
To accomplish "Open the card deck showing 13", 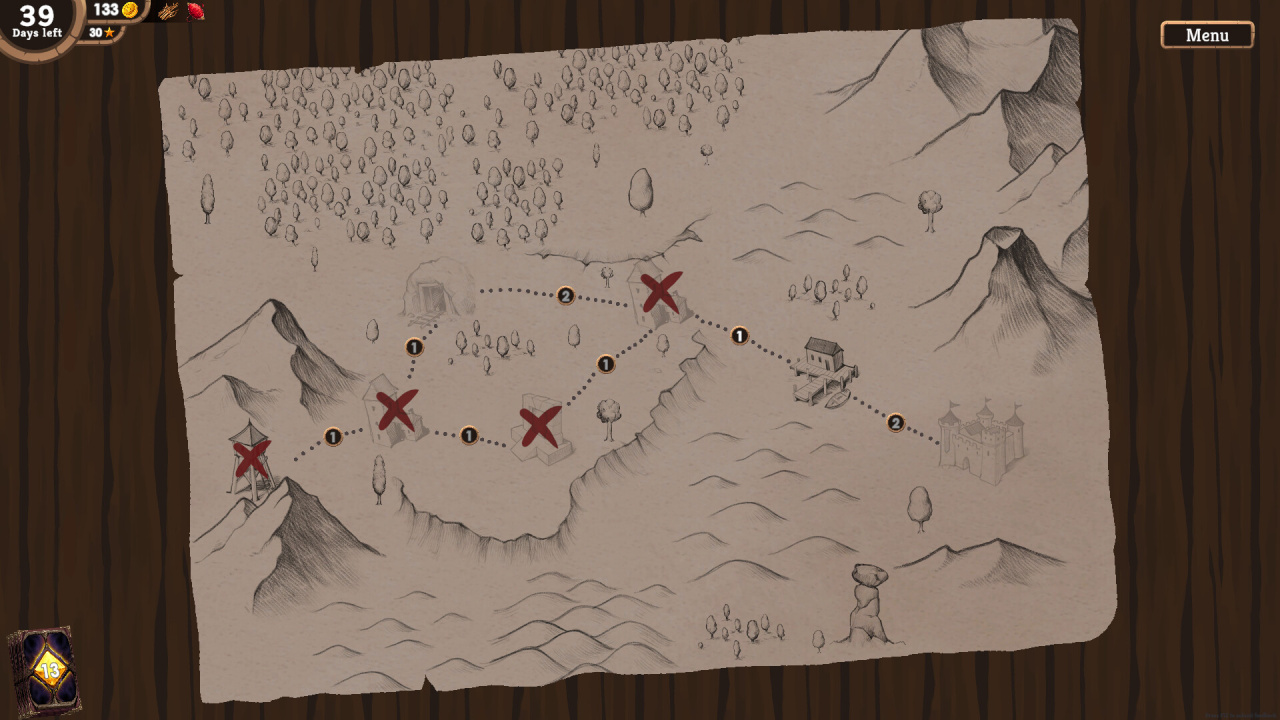I will point(45,670).
